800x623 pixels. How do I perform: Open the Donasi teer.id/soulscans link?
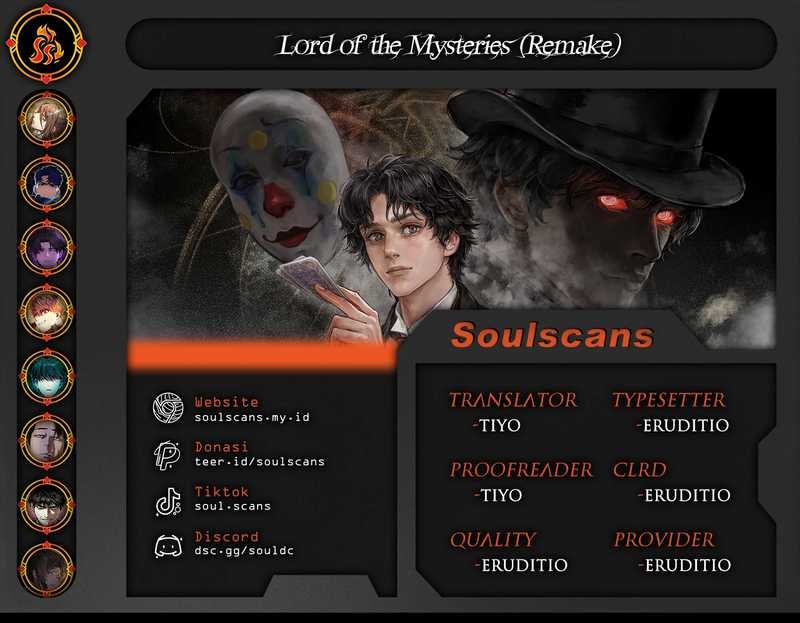click(x=259, y=461)
